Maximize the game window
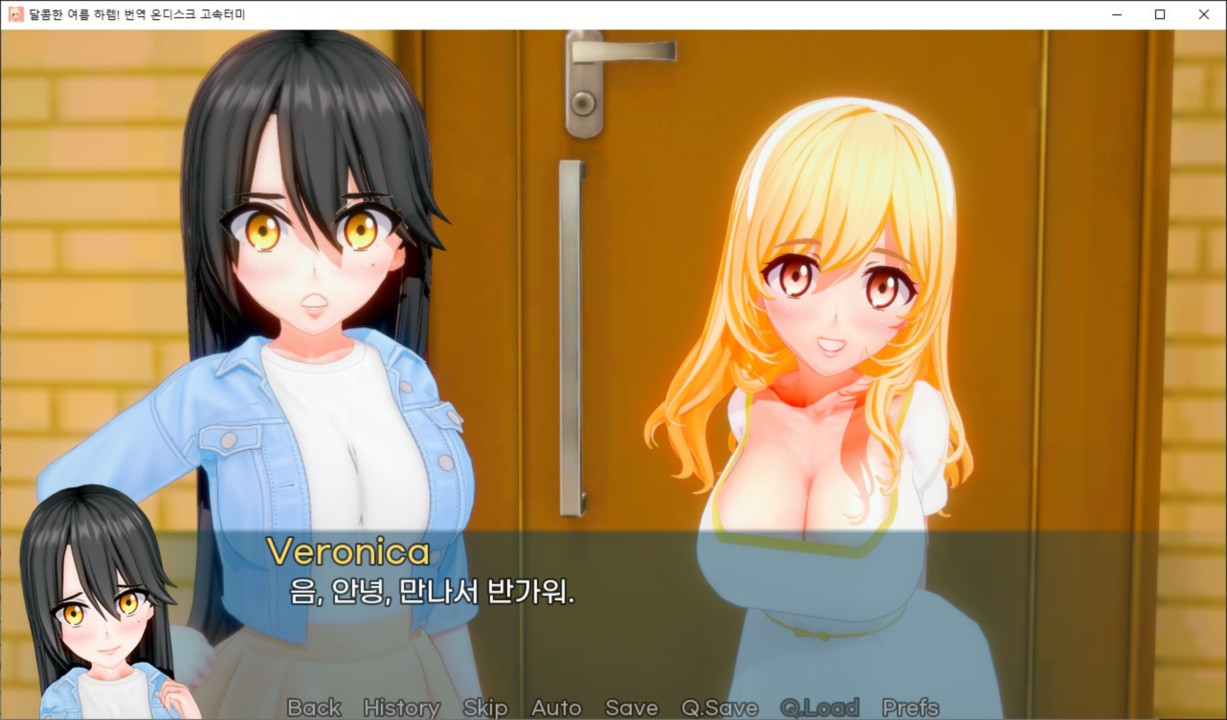 coord(1160,14)
